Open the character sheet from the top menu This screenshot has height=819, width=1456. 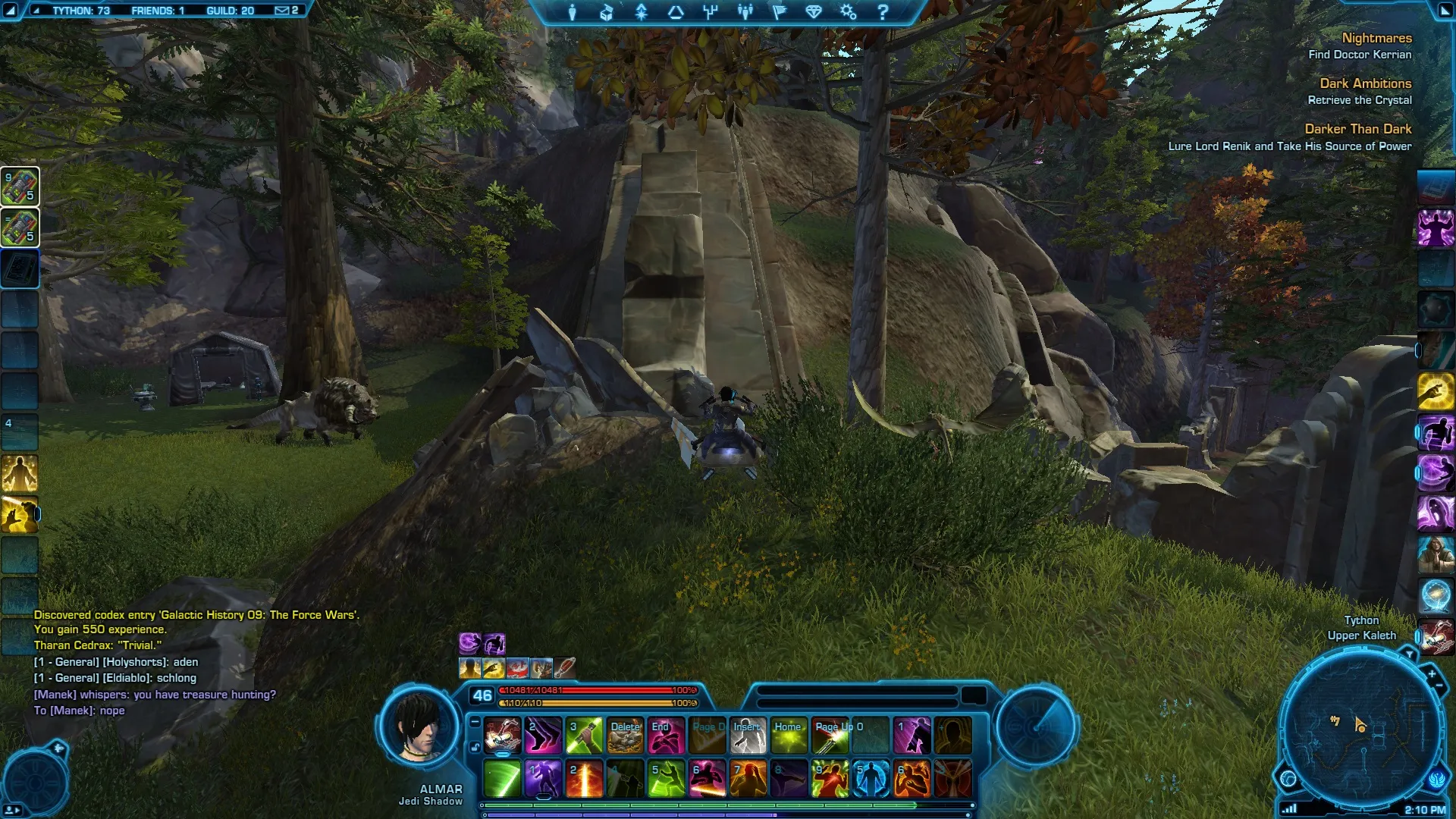(x=573, y=12)
